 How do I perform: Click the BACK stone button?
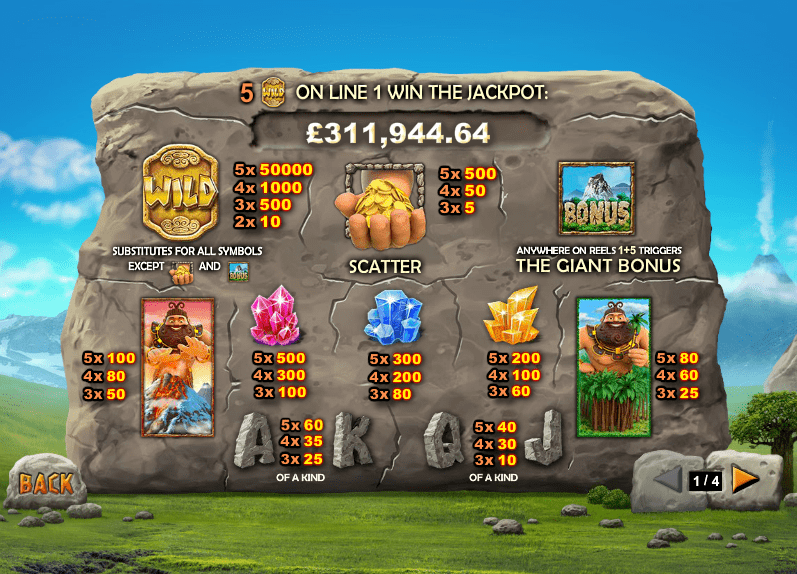pos(46,484)
